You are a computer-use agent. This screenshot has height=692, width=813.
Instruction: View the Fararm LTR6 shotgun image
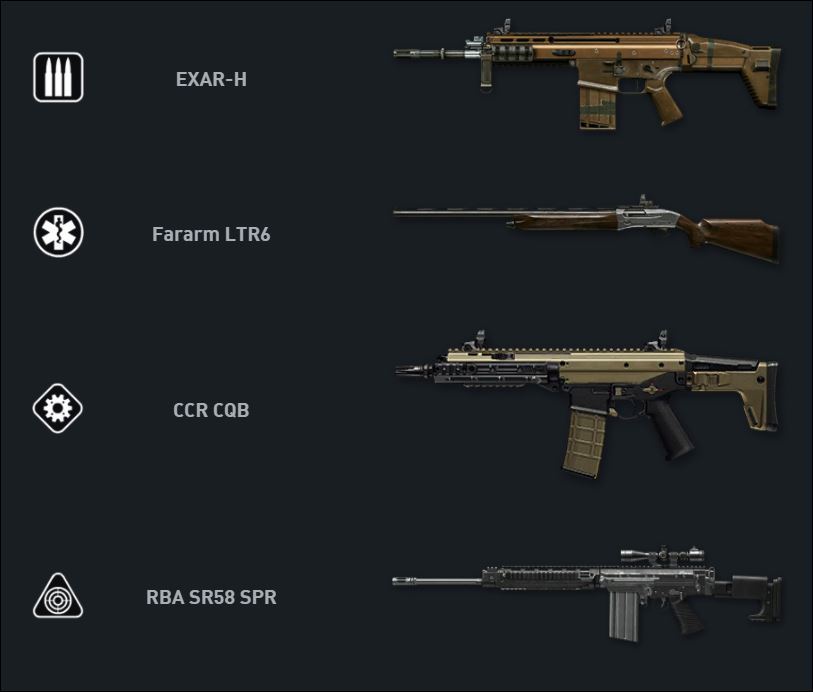click(586, 226)
